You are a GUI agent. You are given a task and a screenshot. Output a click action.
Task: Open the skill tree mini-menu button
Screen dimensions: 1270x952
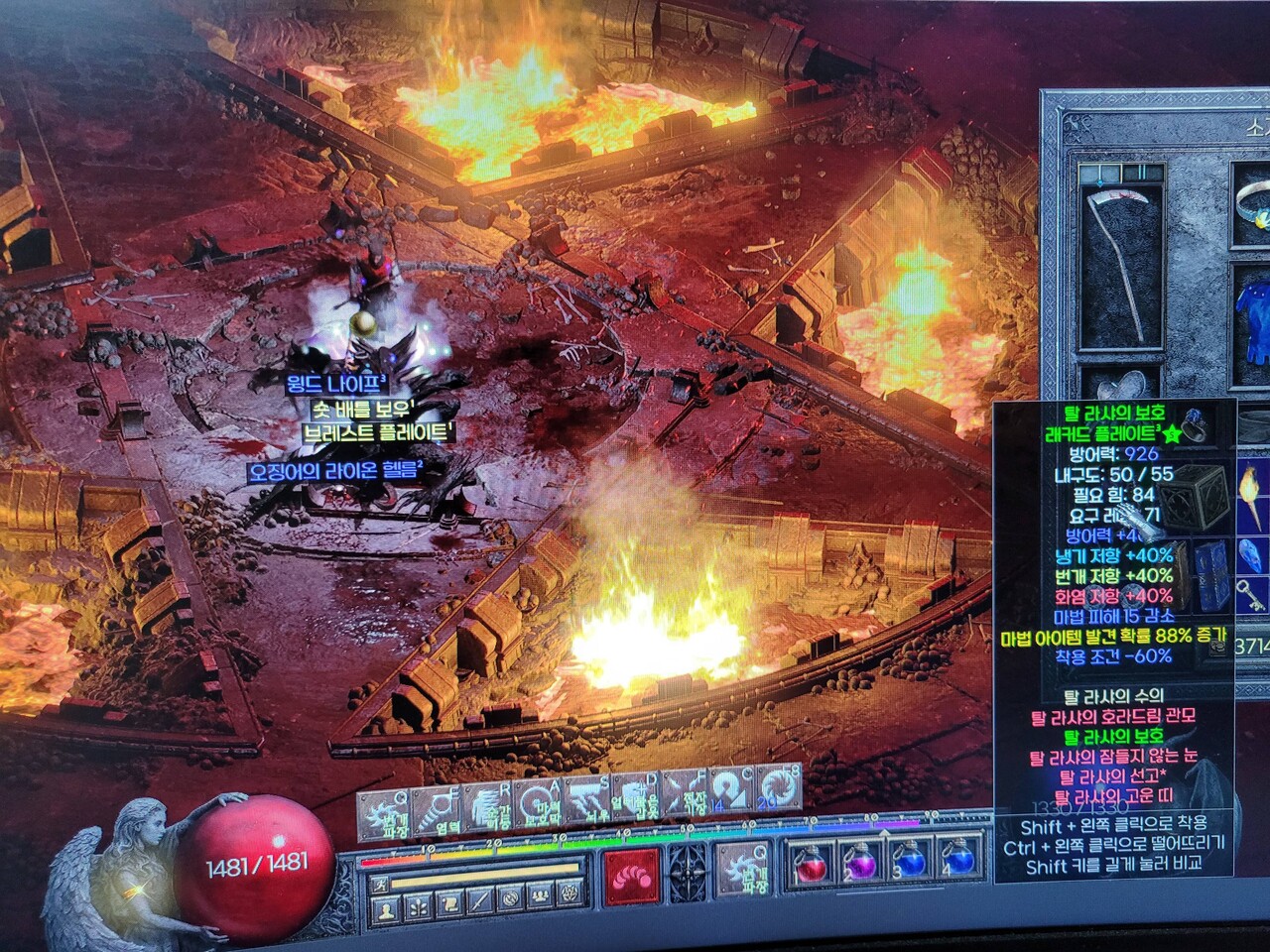(418, 906)
